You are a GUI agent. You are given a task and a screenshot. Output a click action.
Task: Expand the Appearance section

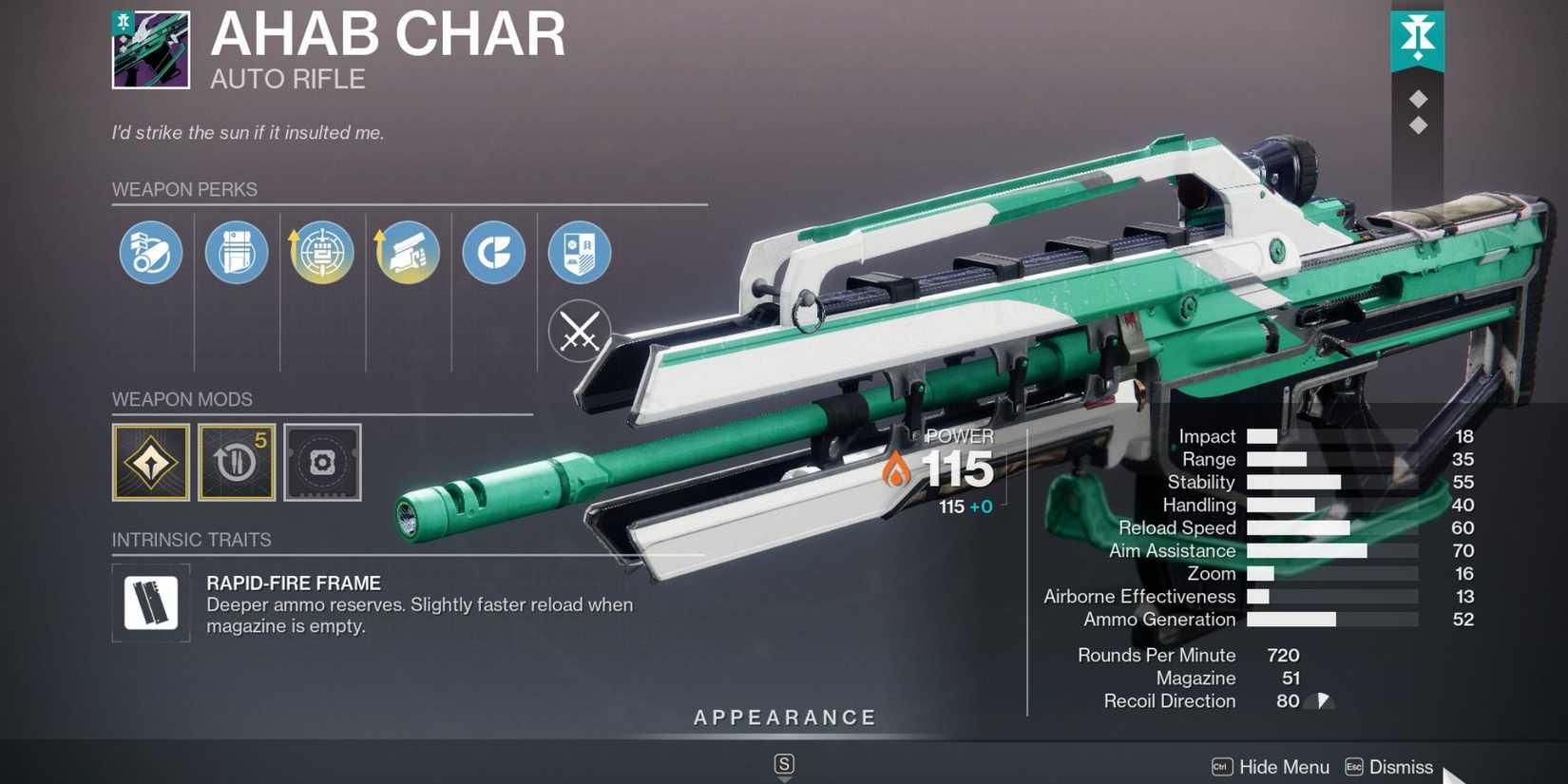pos(784,717)
